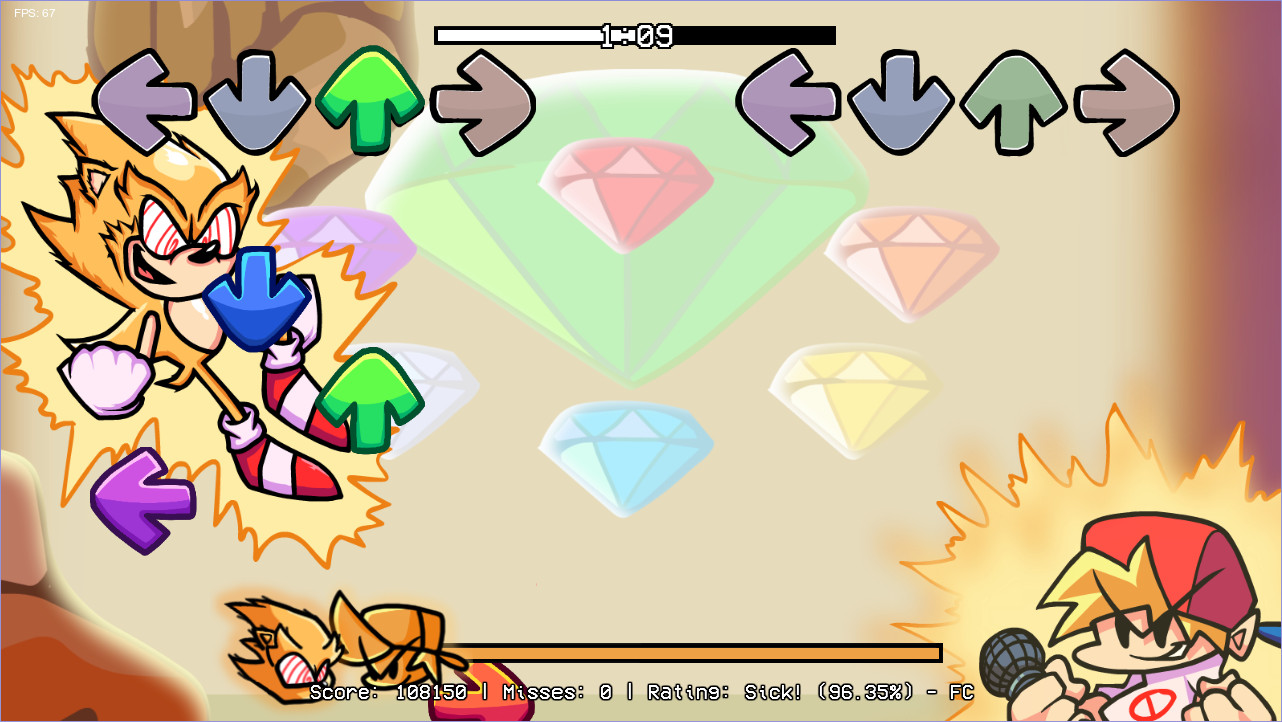This screenshot has width=1282, height=722.
Task: Click the 1:09 song timer bar
Action: point(634,35)
